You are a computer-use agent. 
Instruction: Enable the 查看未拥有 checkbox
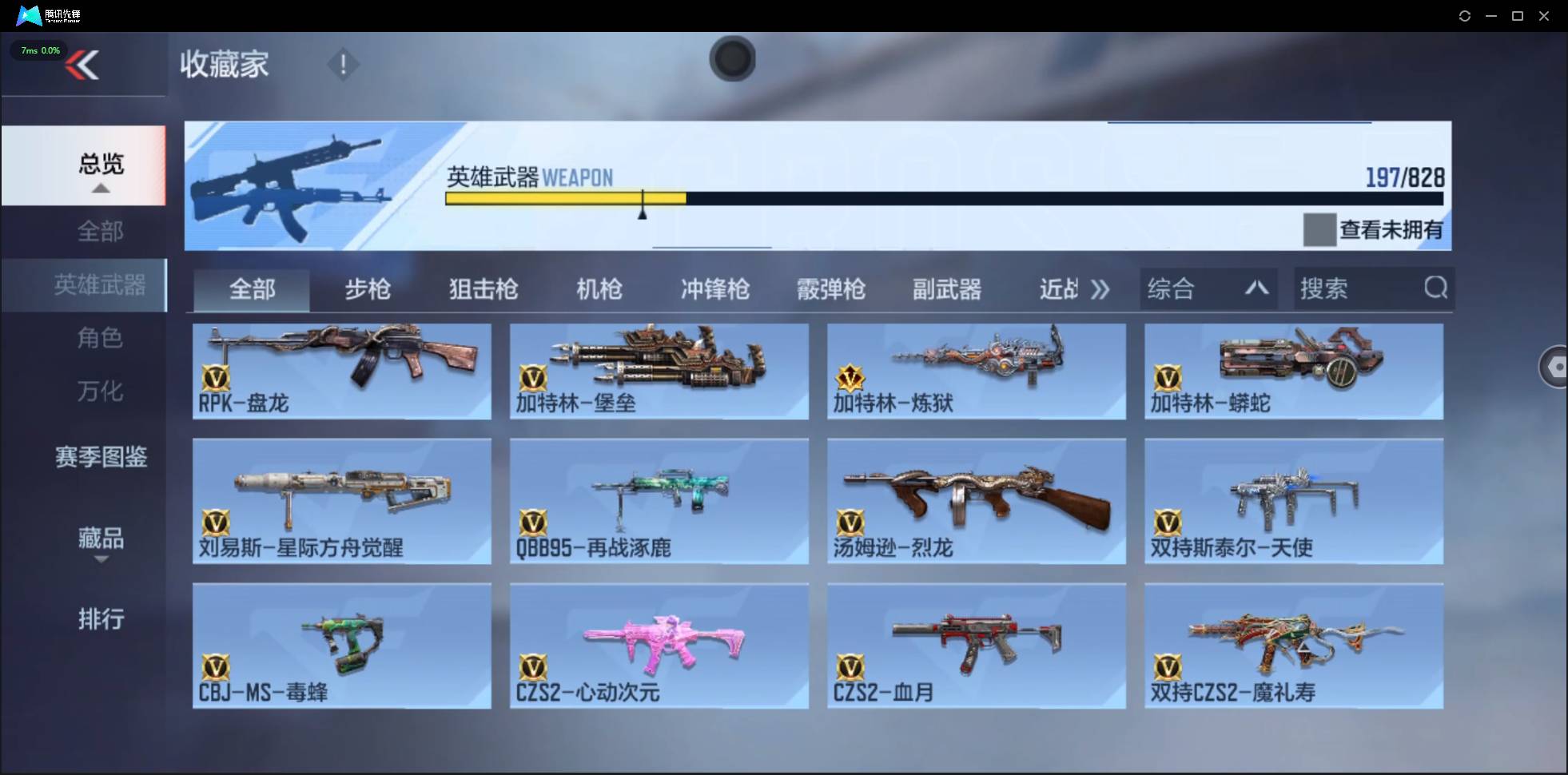[1319, 230]
